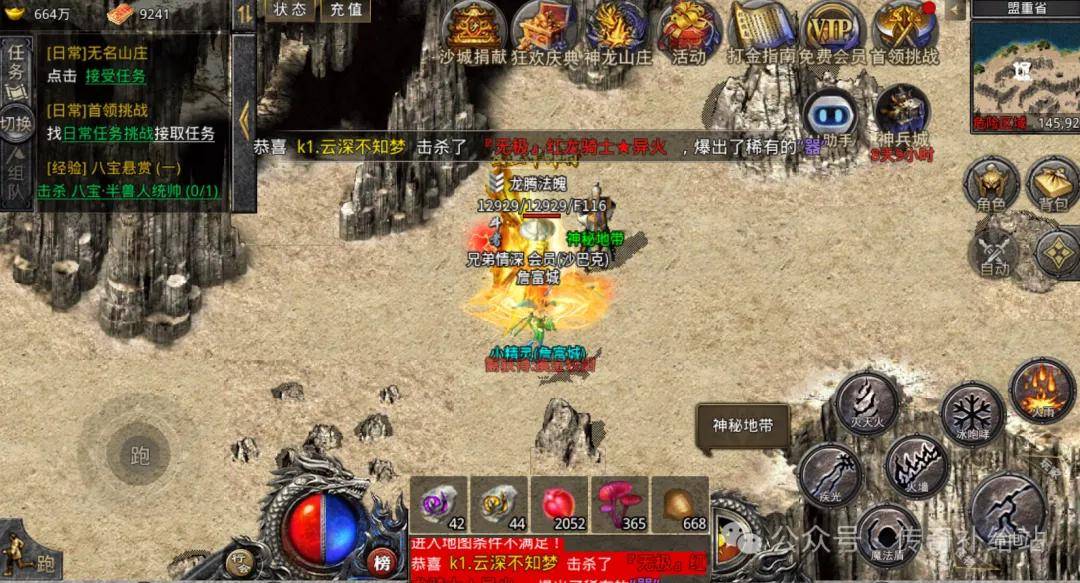Image resolution: width=1080 pixels, height=583 pixels.
Task: Open the 活动 gift box menu
Action: (x=689, y=28)
